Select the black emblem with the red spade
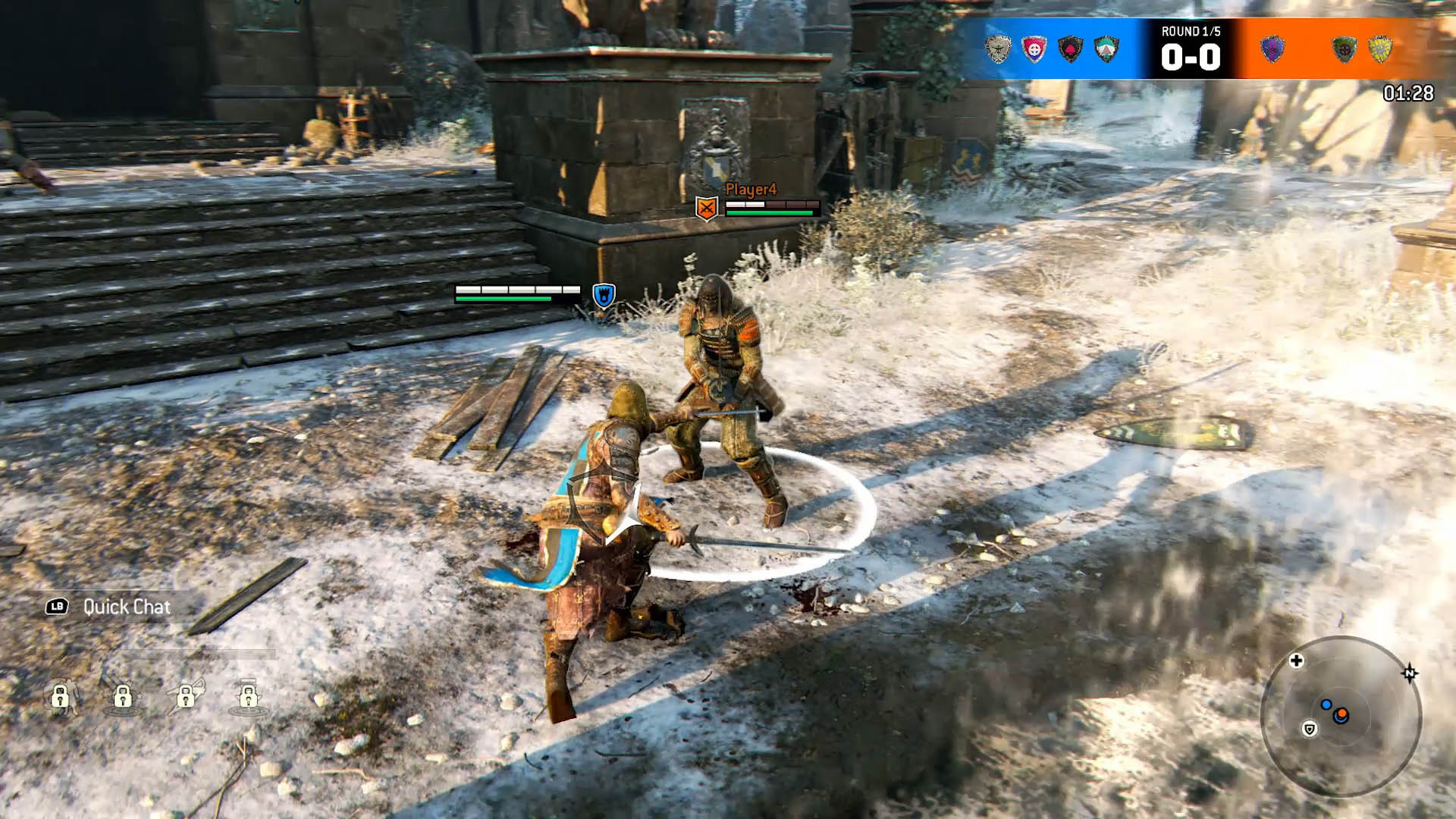1456x819 pixels. click(1070, 49)
